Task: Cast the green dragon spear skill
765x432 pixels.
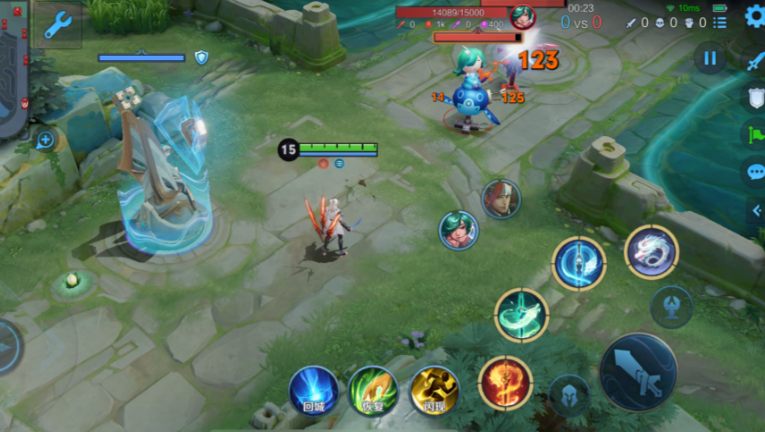Action: (521, 314)
